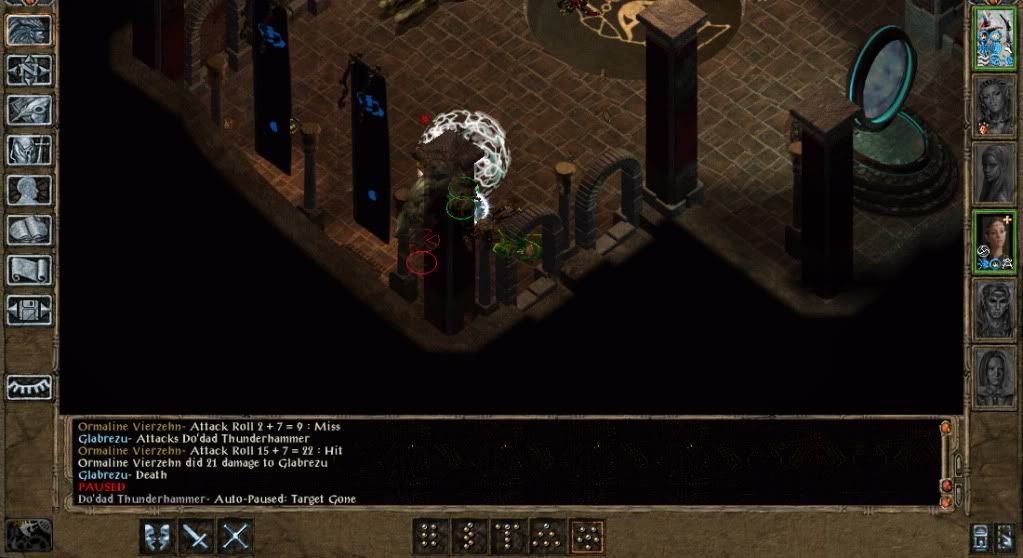Viewport: 1023px width, 558px height.
Task: Open the mage spellbook
Action: pyautogui.click(x=29, y=229)
